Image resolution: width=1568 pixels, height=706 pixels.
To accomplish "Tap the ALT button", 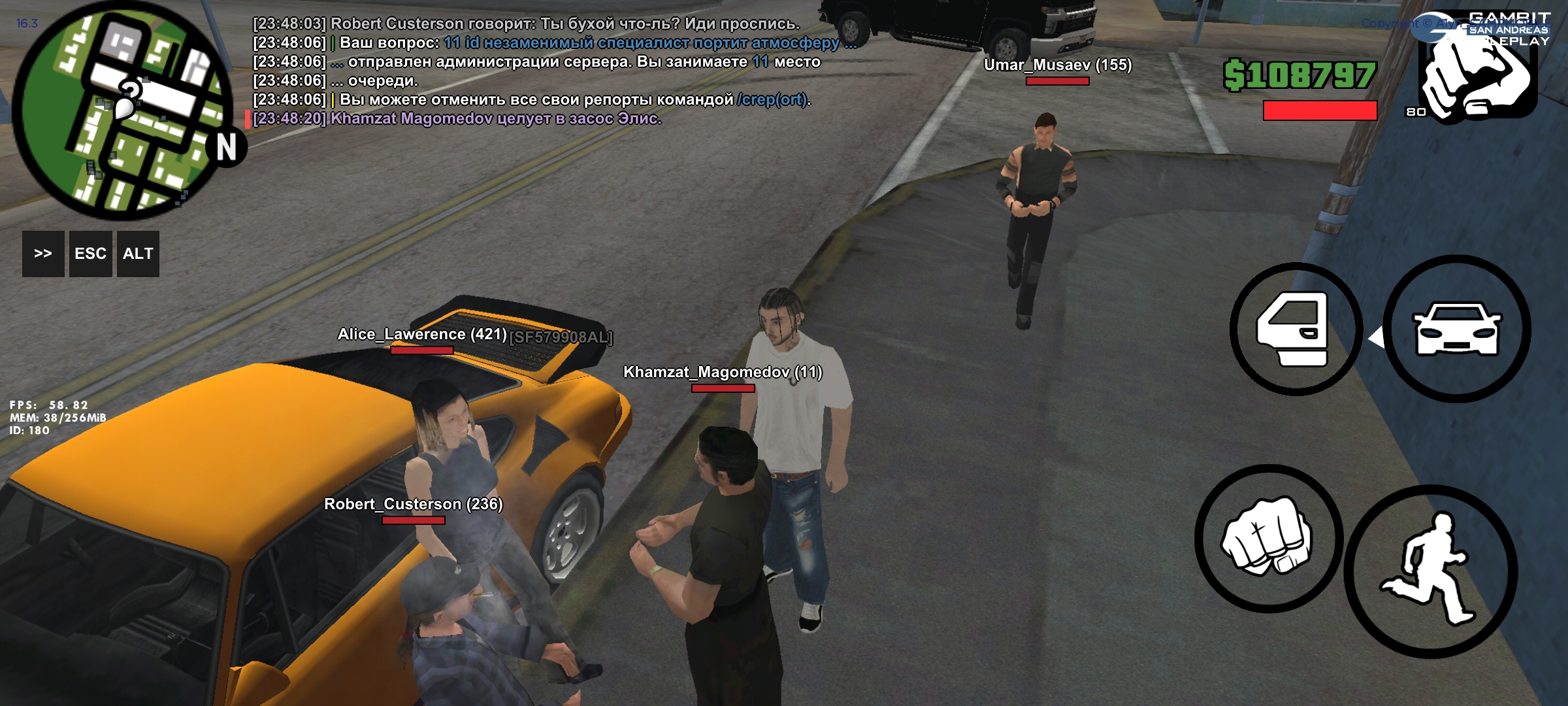I will [138, 254].
